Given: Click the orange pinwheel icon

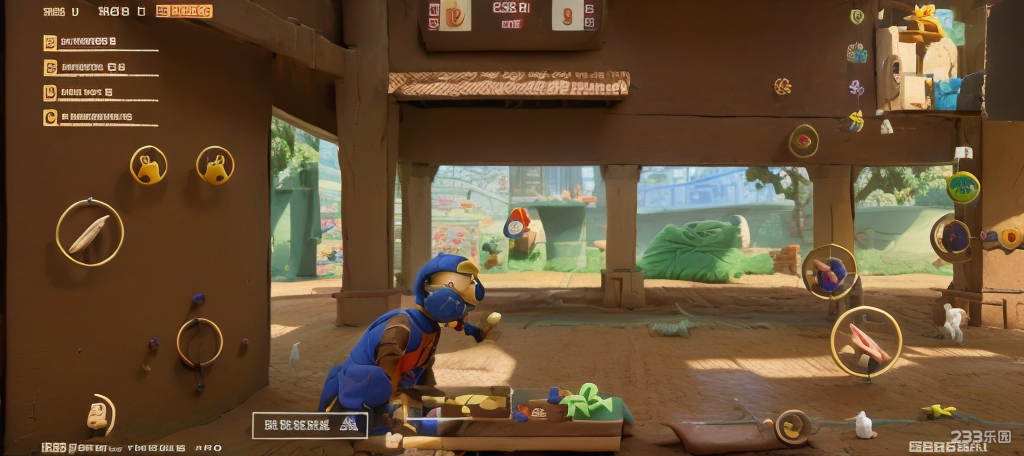Looking at the screenshot, I should coord(782,86).
